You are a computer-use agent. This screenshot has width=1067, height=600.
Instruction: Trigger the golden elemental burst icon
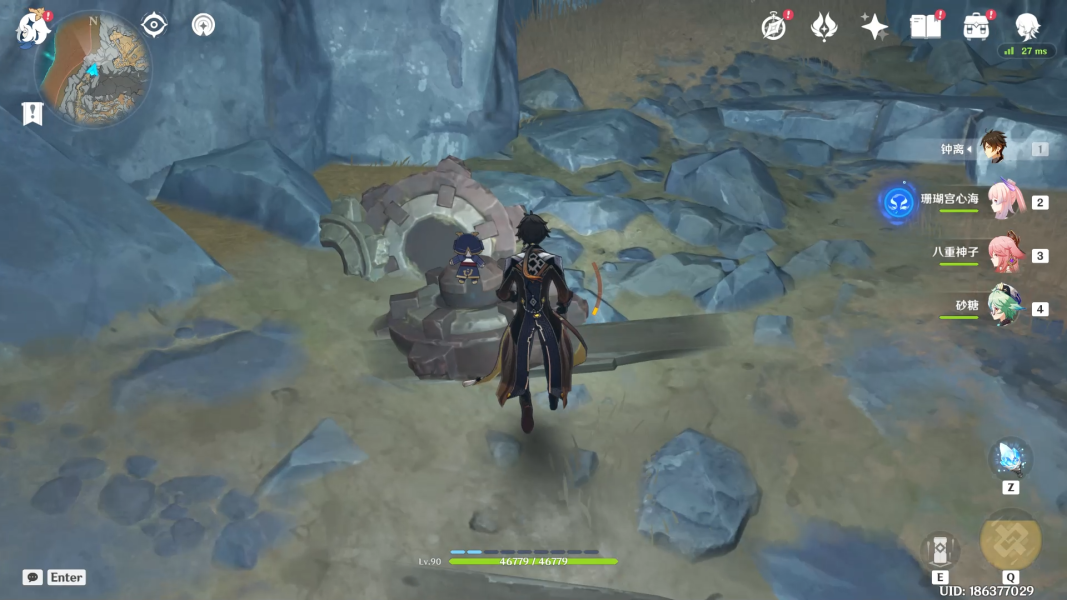coord(1010,540)
